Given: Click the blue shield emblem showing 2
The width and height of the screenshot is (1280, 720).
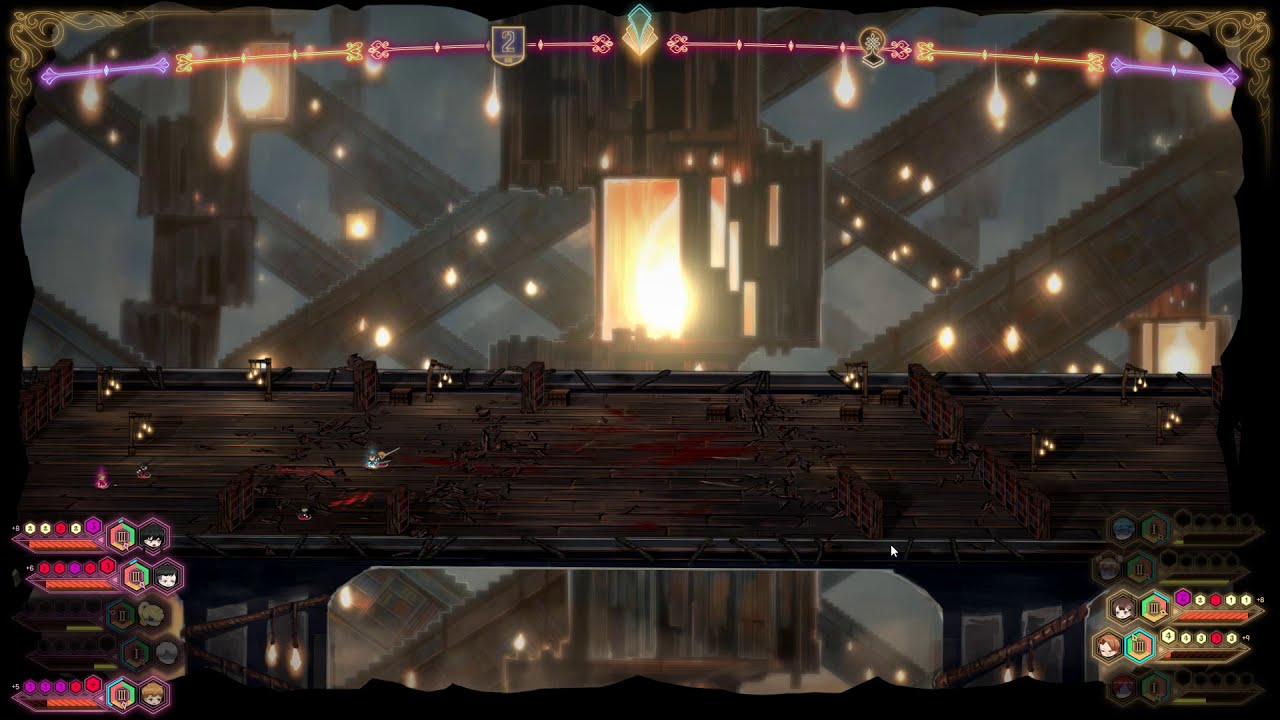Looking at the screenshot, I should click(x=508, y=45).
